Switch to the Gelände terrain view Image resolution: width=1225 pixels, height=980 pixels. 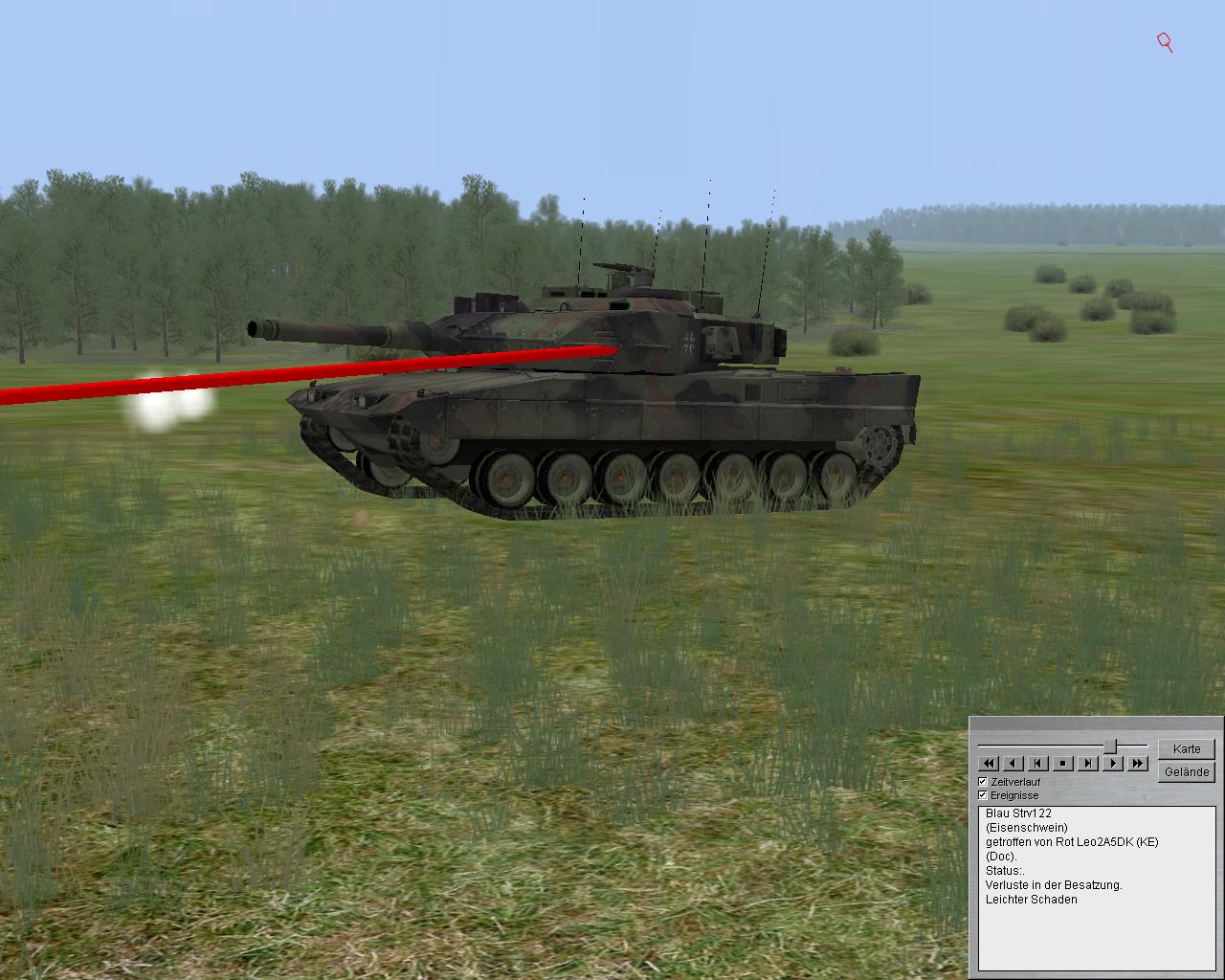1187,772
